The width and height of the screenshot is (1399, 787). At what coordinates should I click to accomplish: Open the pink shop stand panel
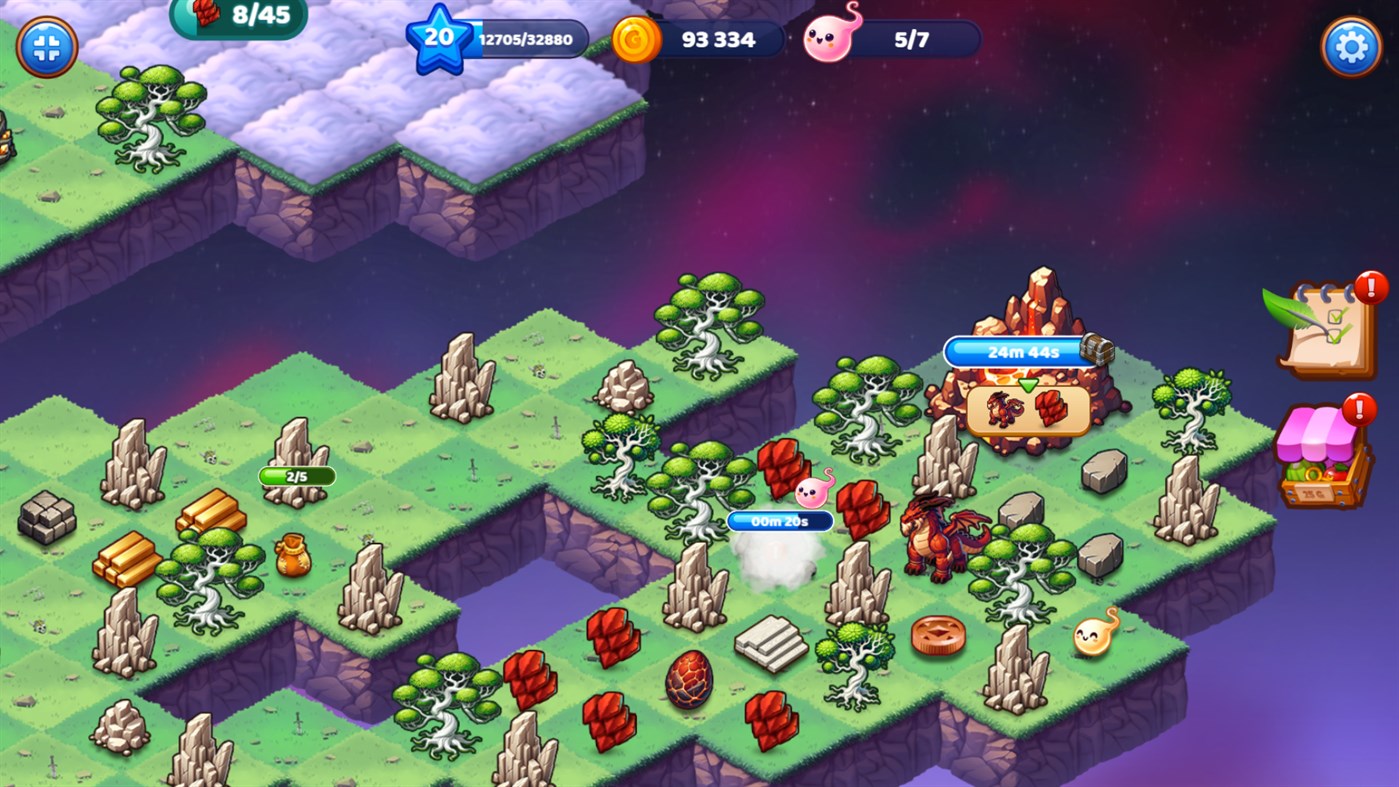click(1318, 452)
